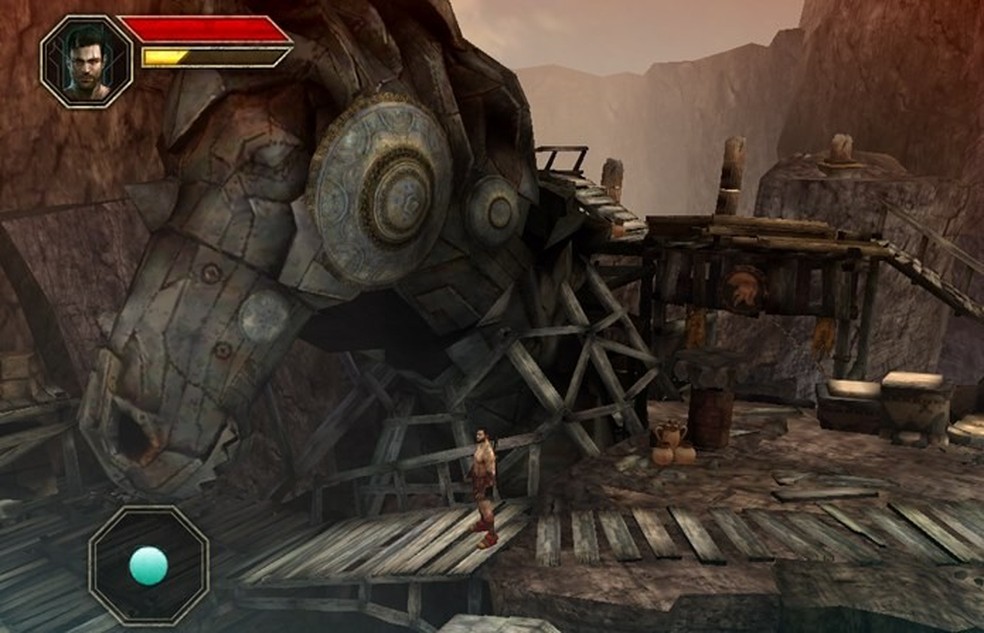Tap the hero portrait in the octagonal frame
Screen dimensions: 984x633
click(86, 61)
